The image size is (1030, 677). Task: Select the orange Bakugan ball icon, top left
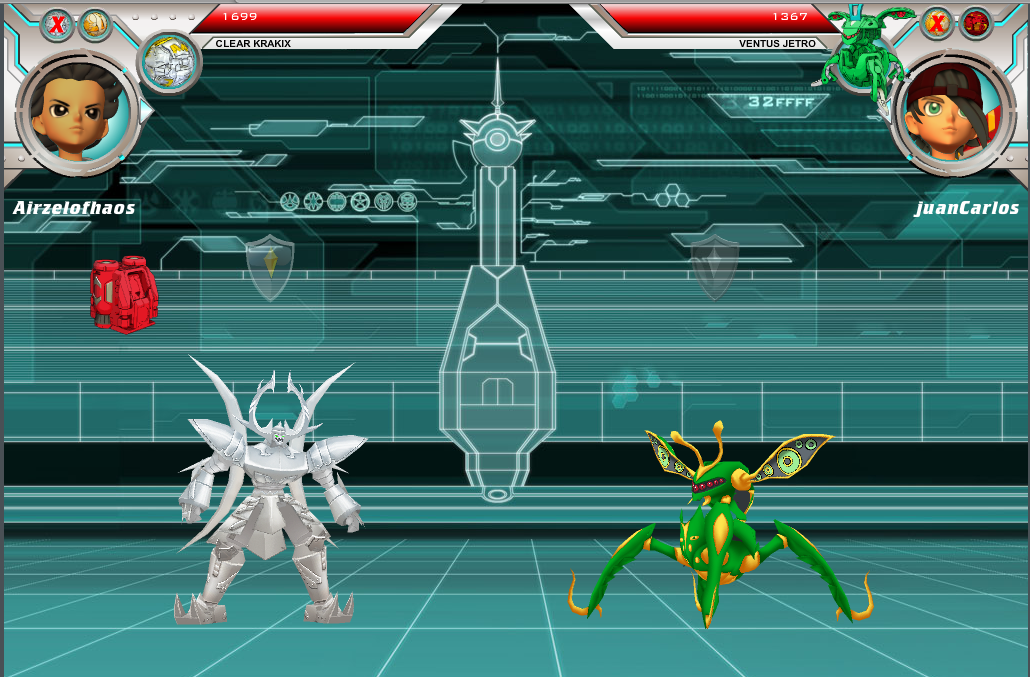[x=95, y=24]
